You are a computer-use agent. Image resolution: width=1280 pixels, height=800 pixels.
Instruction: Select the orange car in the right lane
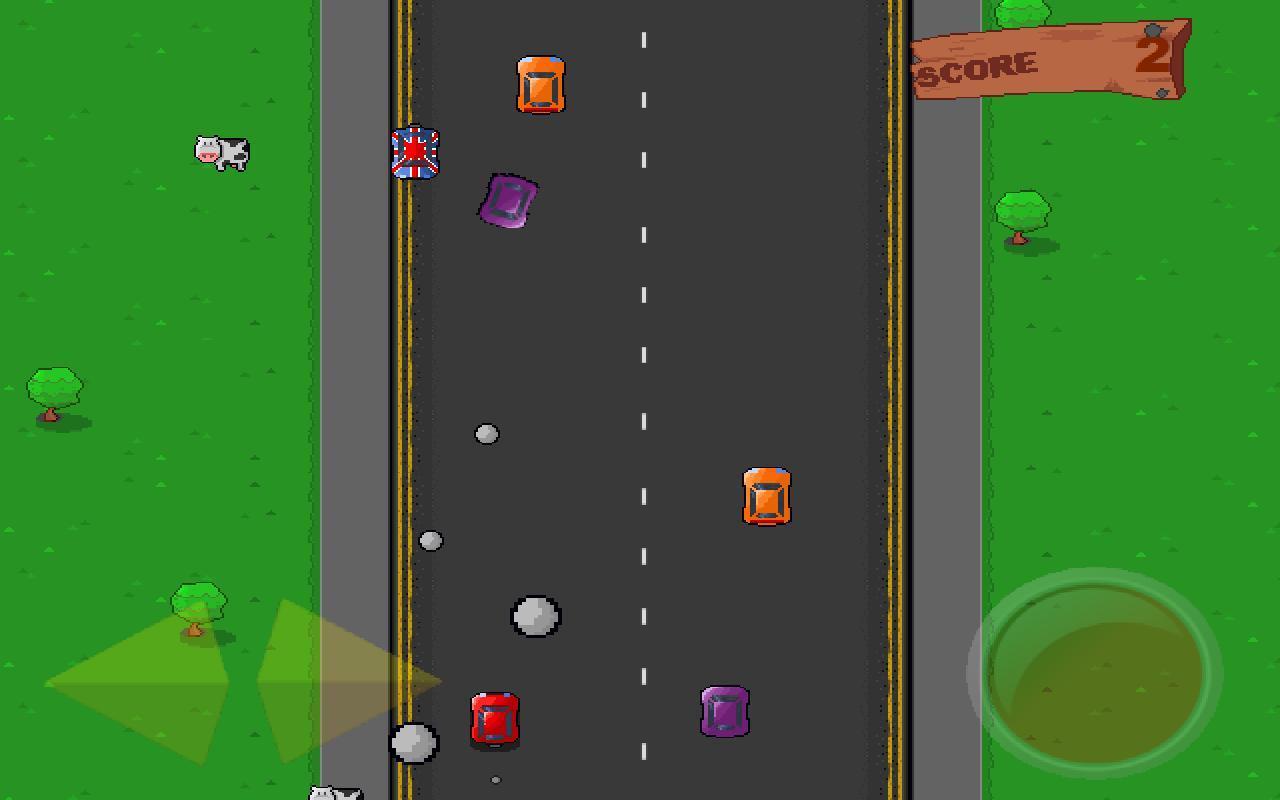(x=767, y=497)
